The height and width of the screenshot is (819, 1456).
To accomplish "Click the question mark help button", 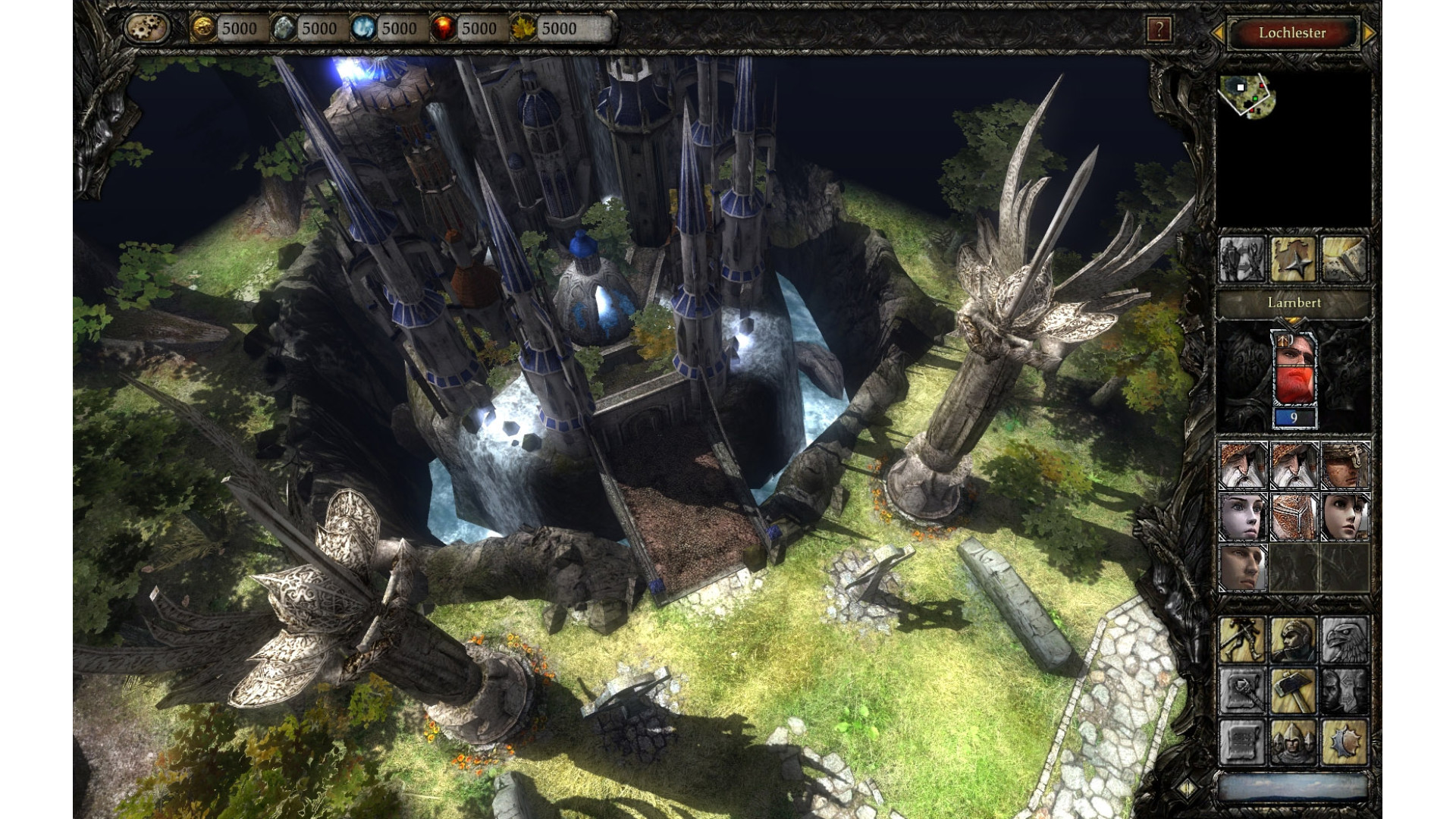I will point(1159,30).
